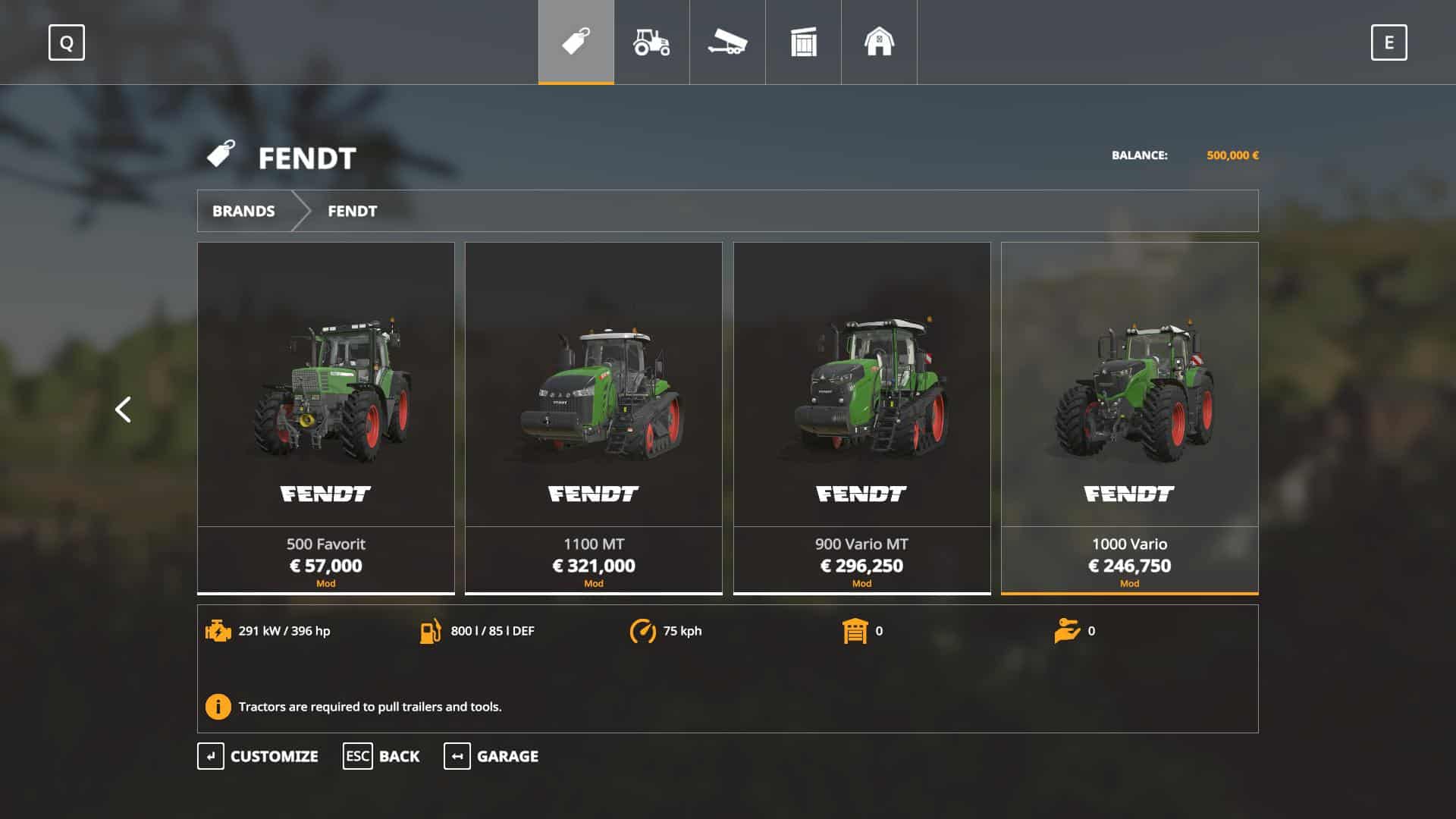Open the GARAGE view
Image resolution: width=1456 pixels, height=819 pixels.
pyautogui.click(x=491, y=756)
